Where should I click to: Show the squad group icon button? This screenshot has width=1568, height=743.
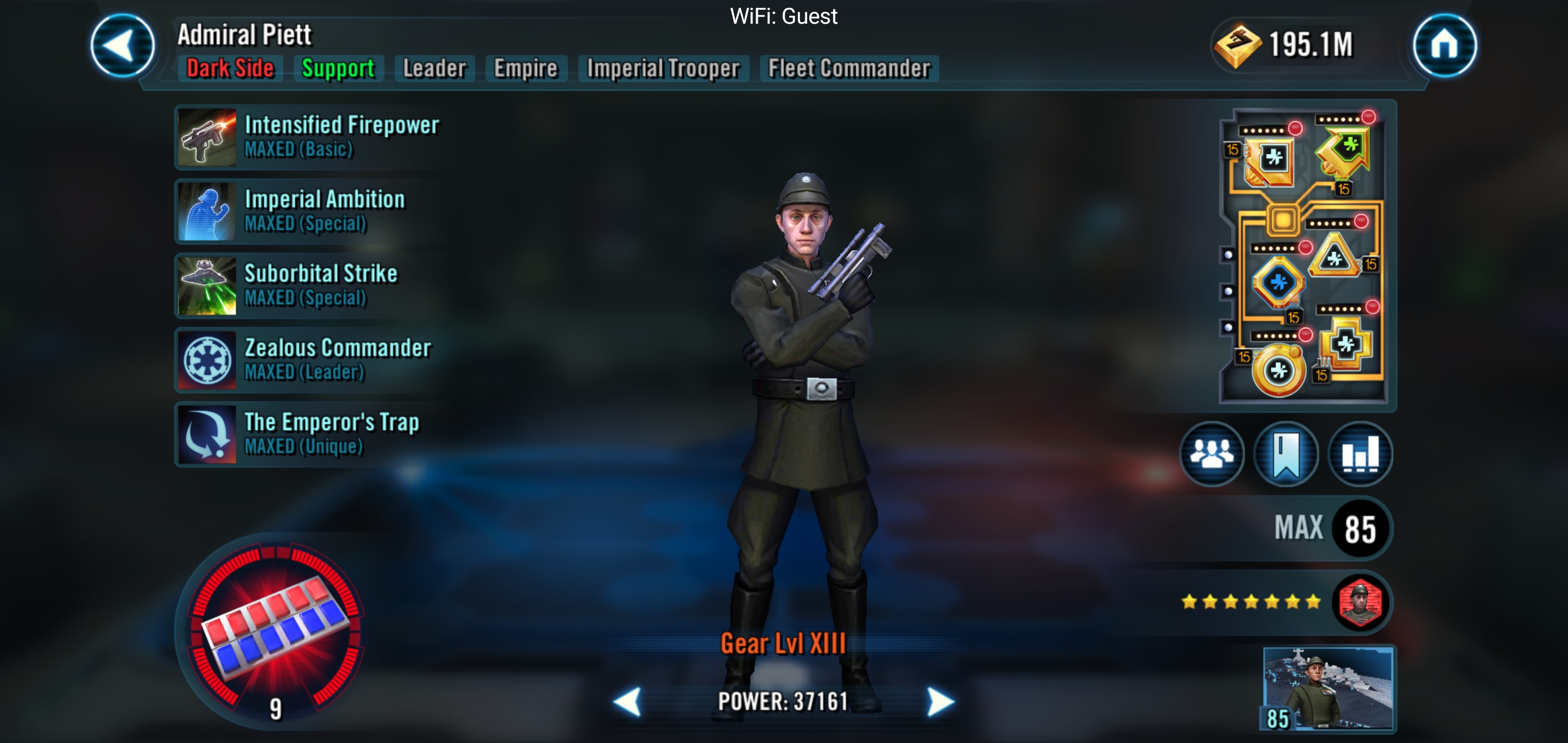click(x=1211, y=454)
